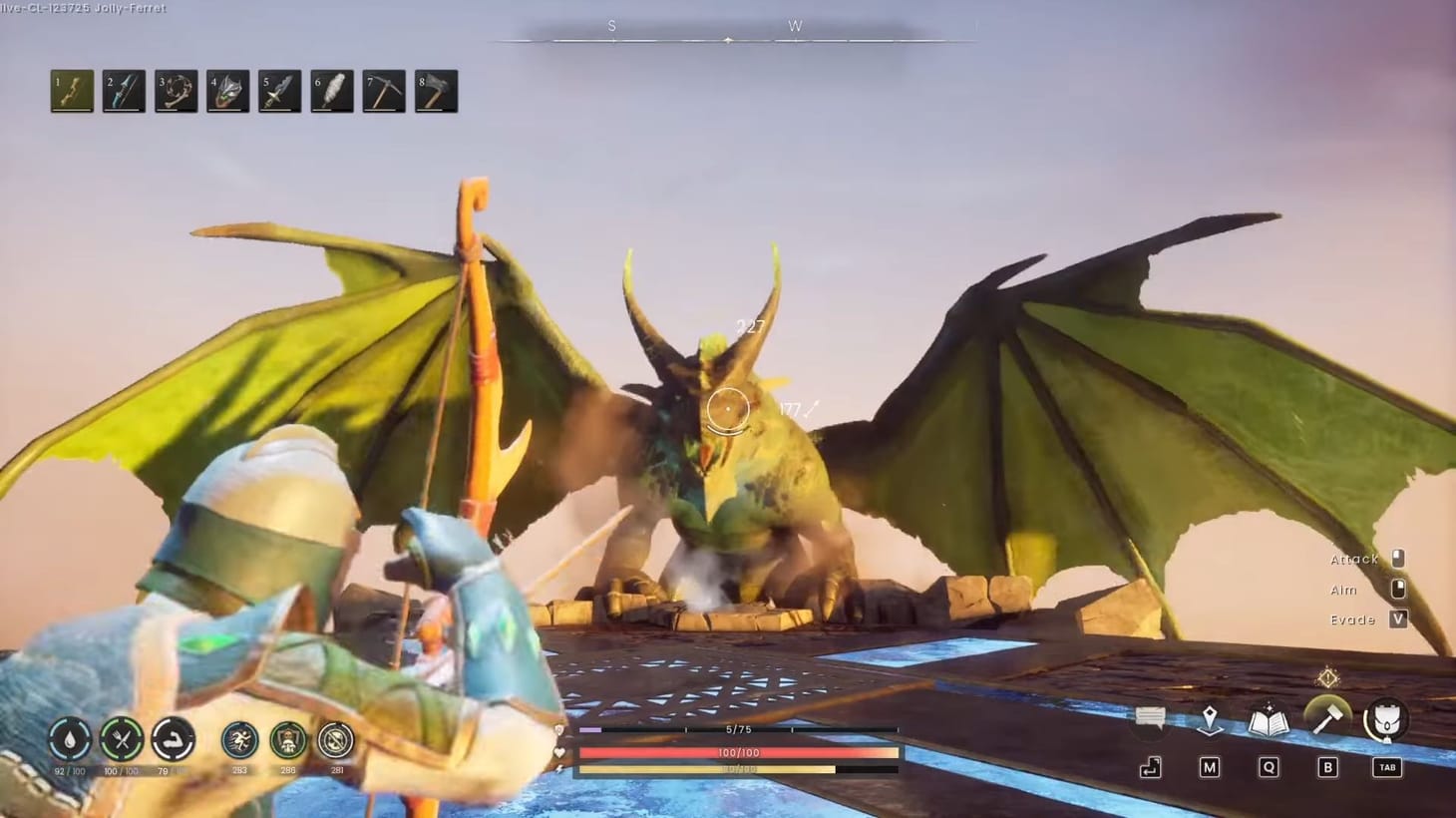Click the map marker icon

click(1208, 720)
